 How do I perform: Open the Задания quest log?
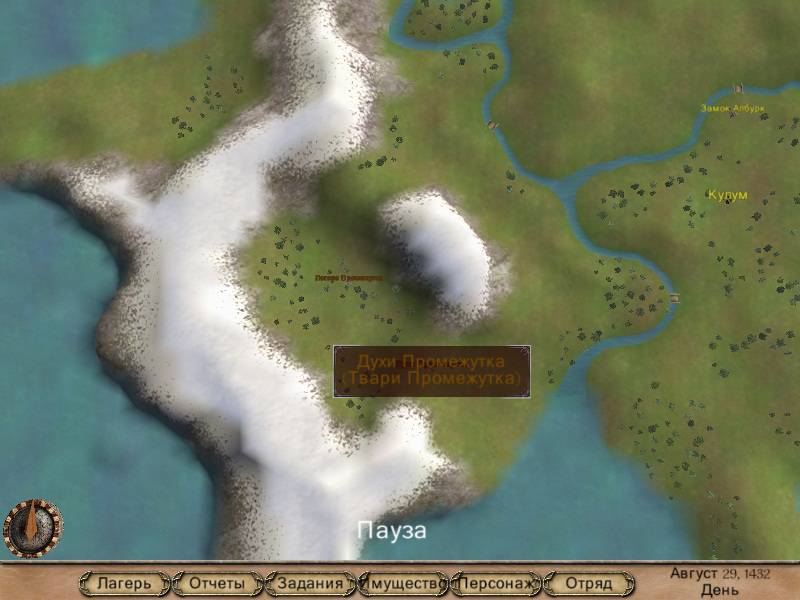click(311, 583)
